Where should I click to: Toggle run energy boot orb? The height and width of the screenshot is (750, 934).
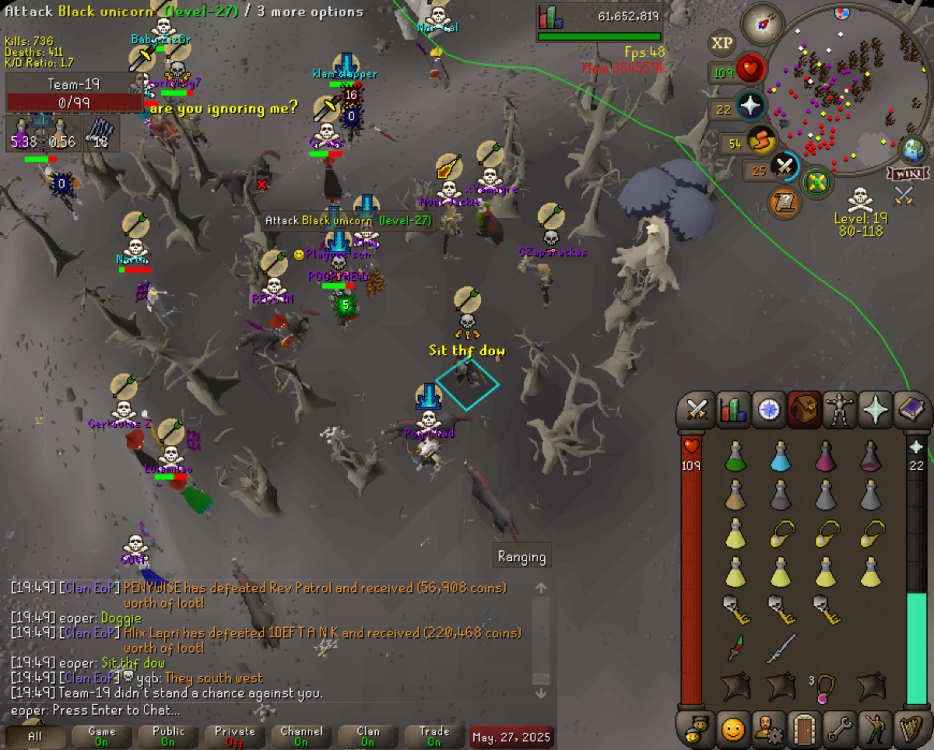tap(762, 140)
